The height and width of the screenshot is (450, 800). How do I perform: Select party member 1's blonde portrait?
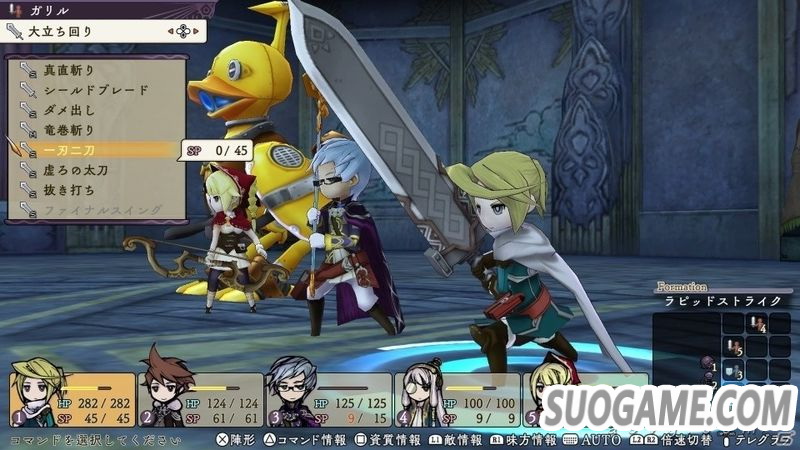click(33, 396)
